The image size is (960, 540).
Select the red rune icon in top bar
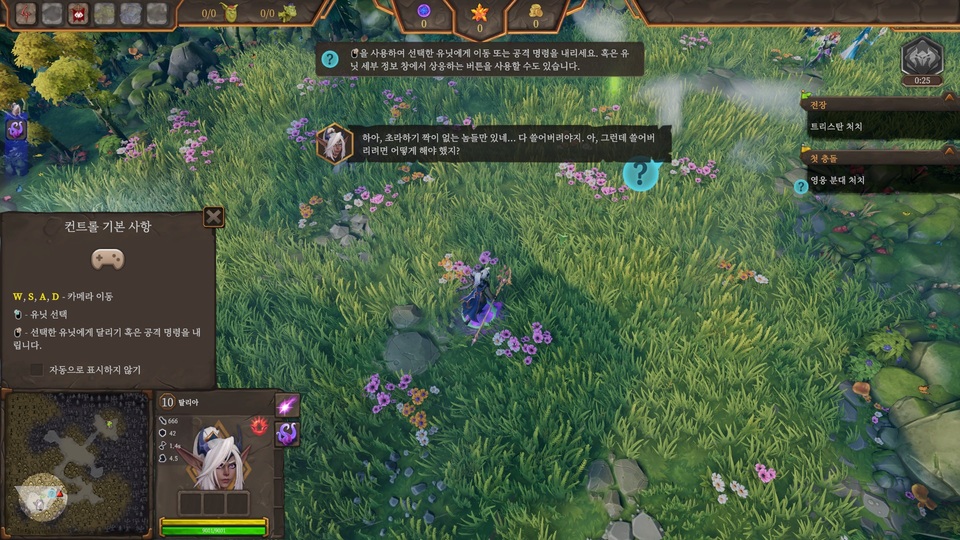click(x=26, y=13)
